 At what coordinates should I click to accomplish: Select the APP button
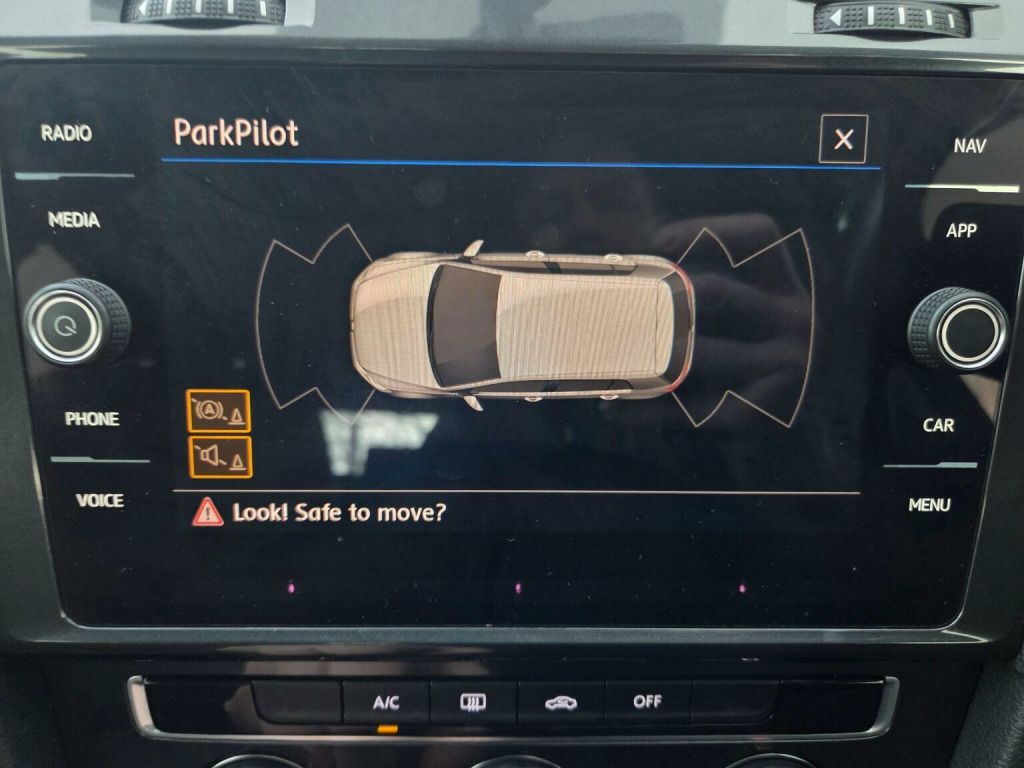click(961, 231)
